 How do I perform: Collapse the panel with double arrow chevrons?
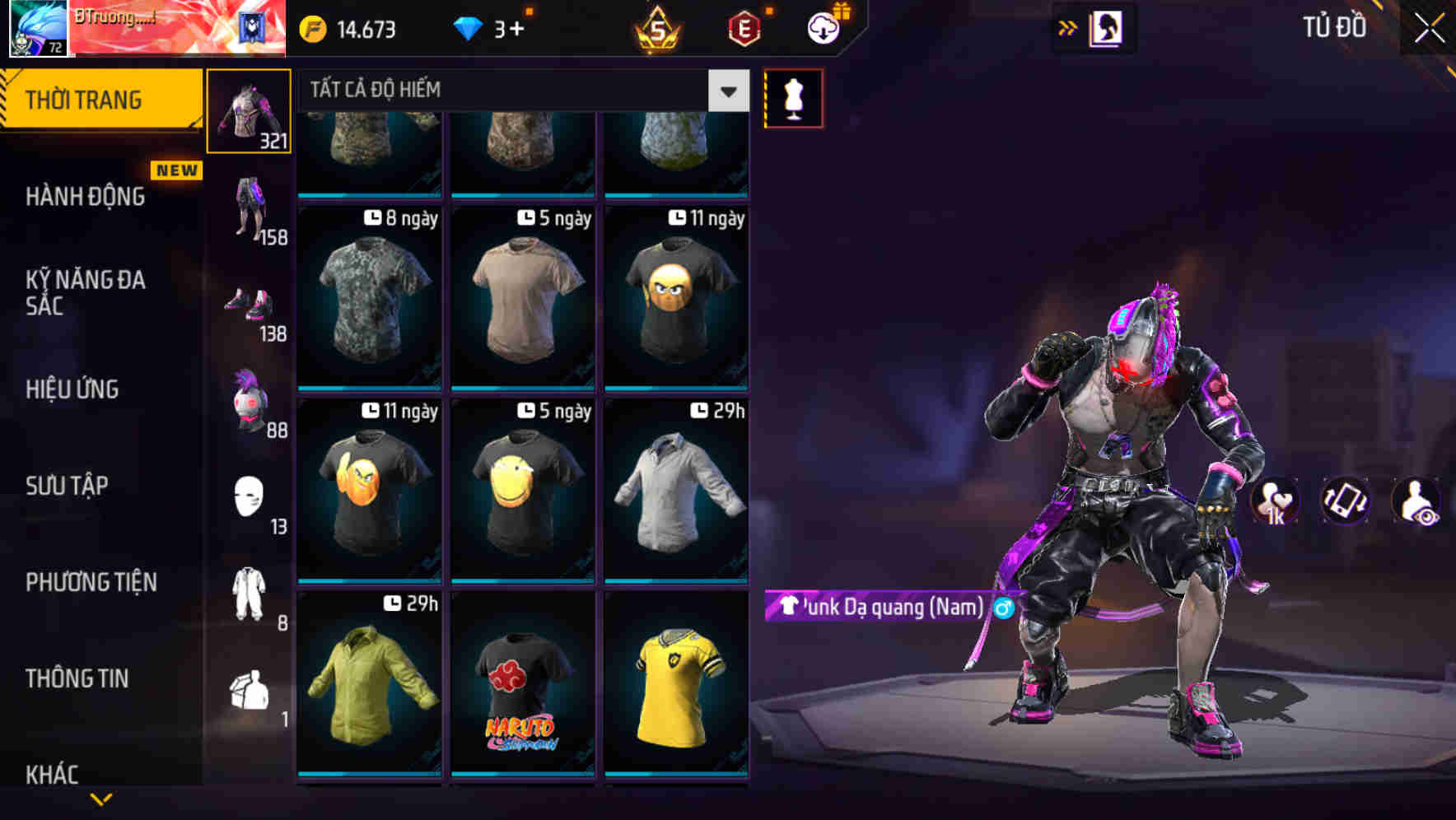[x=1067, y=27]
